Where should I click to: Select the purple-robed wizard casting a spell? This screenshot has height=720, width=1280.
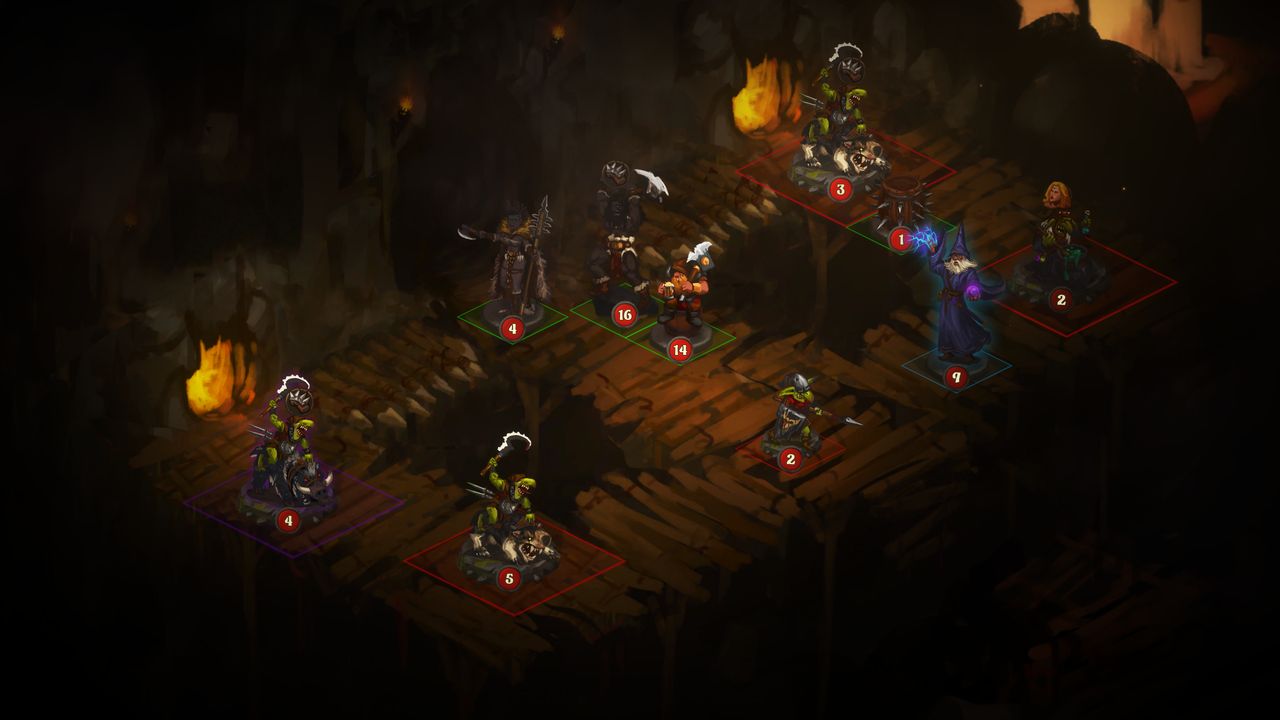(955, 290)
